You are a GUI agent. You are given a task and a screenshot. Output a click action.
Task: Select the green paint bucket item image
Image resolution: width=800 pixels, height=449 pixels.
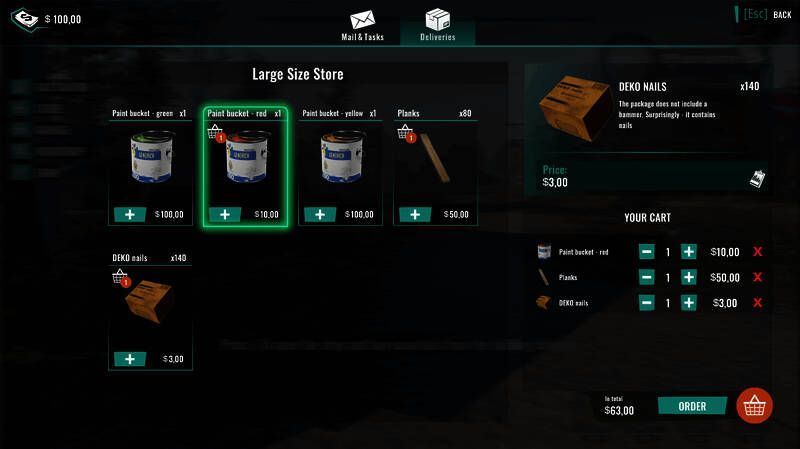pyautogui.click(x=150, y=160)
